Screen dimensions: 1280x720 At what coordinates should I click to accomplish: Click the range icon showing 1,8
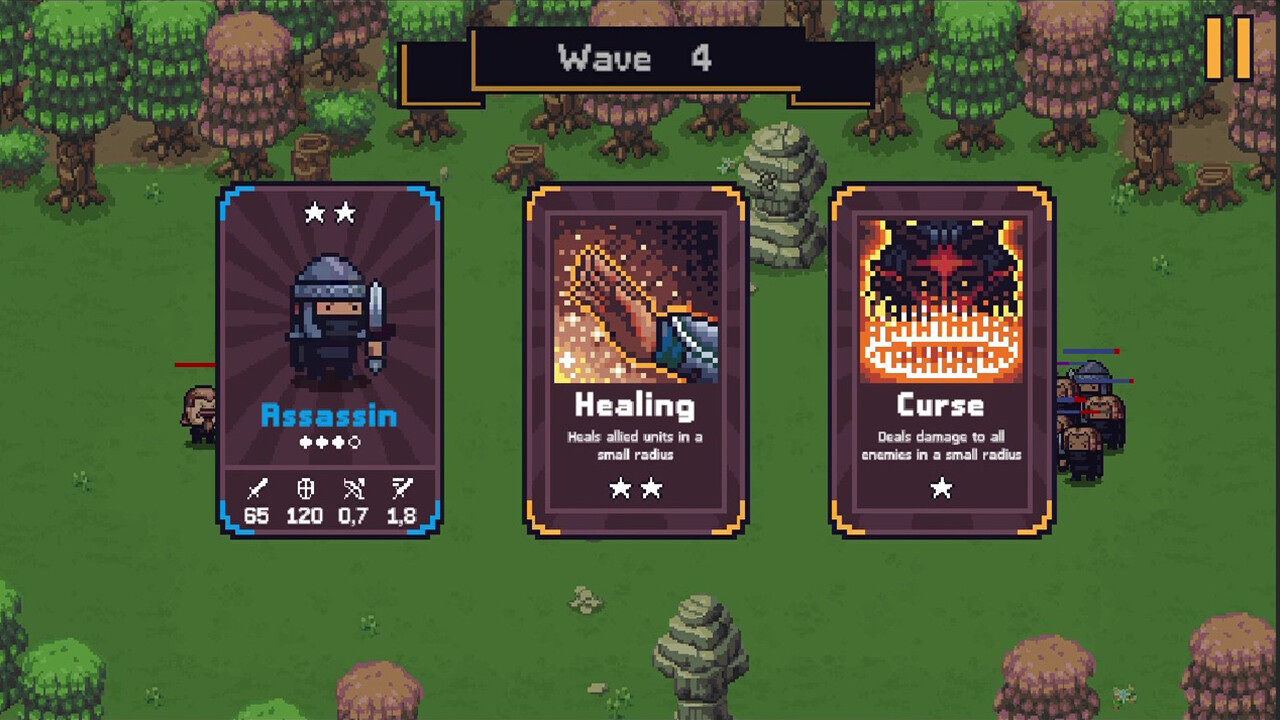(402, 489)
